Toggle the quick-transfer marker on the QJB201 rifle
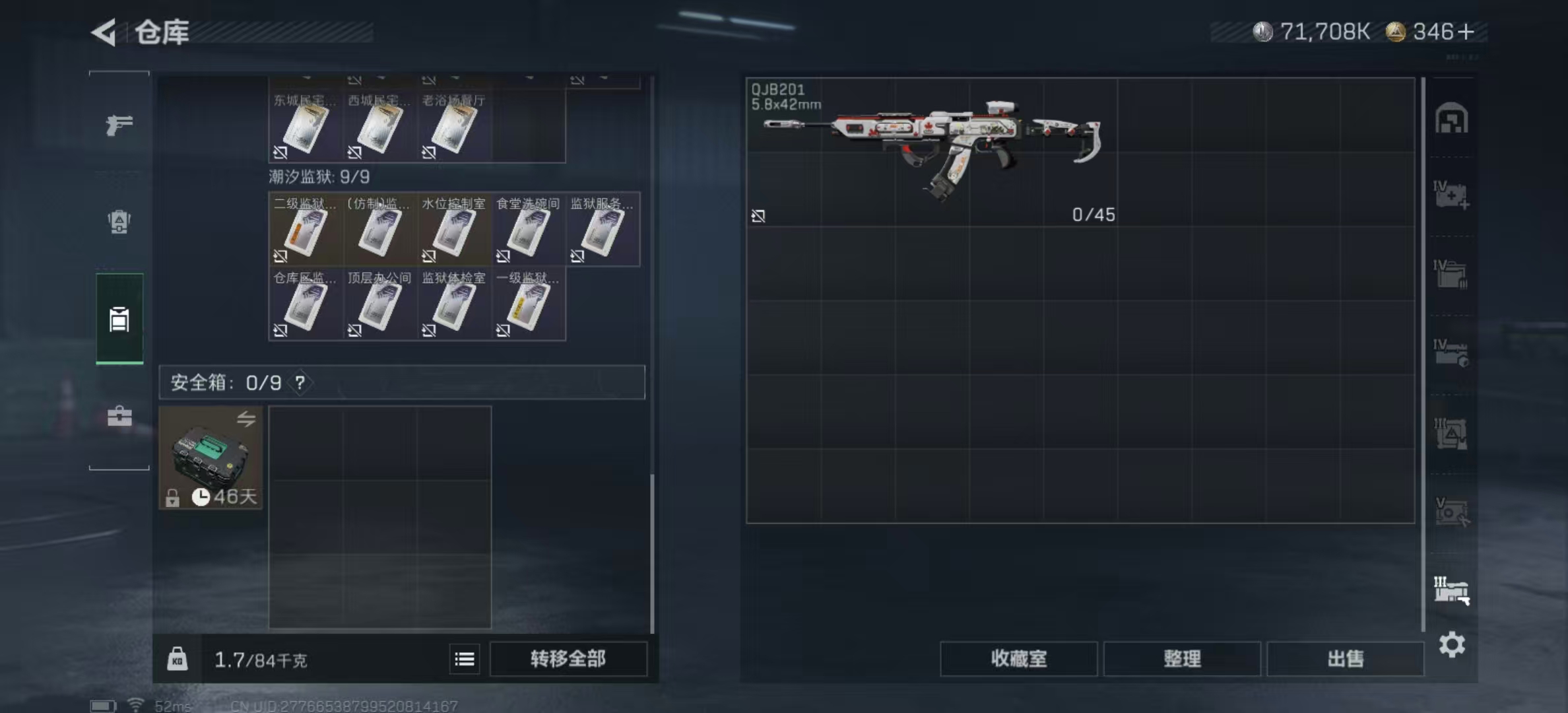This screenshot has height=713, width=1568. click(x=758, y=217)
